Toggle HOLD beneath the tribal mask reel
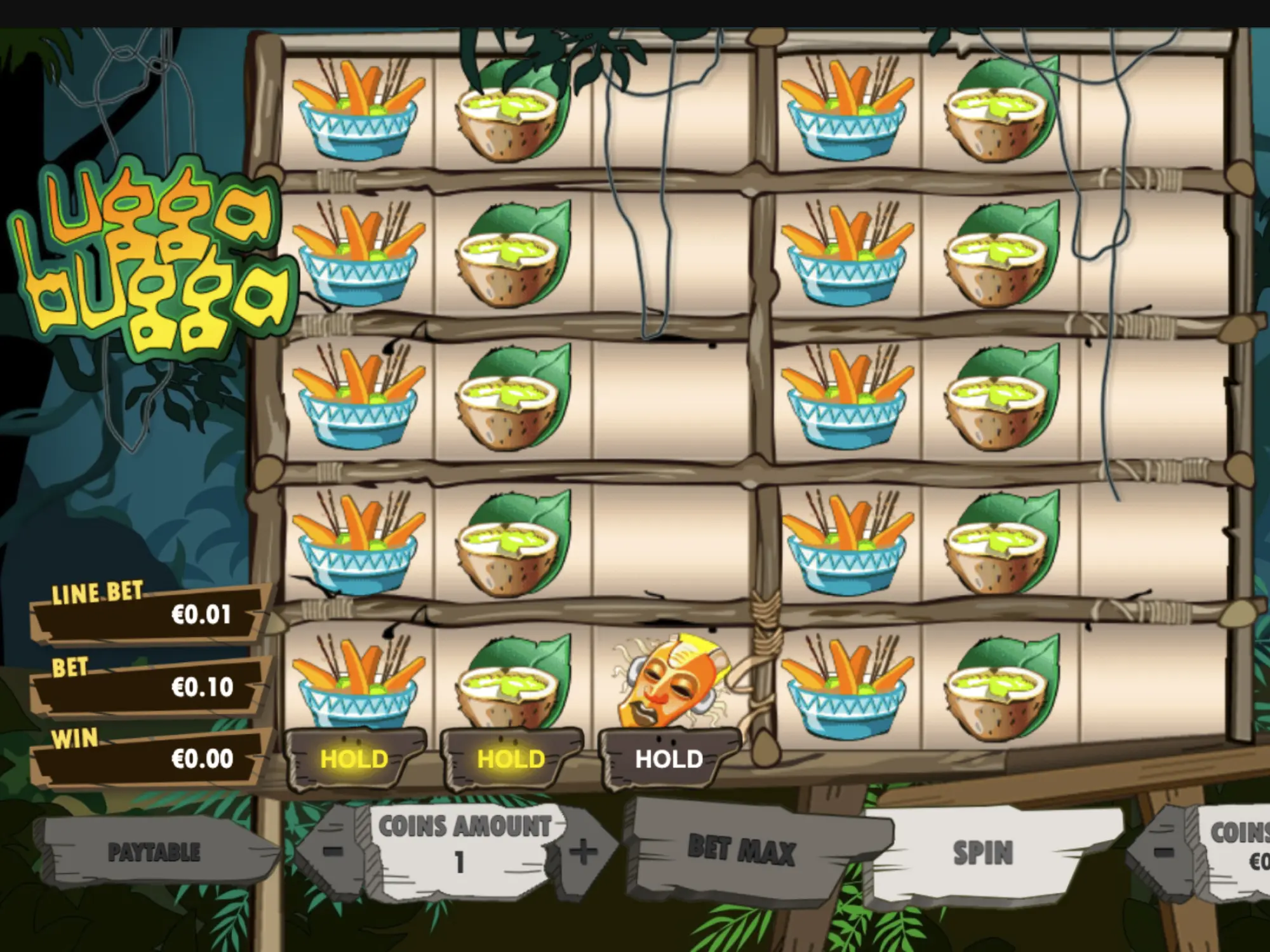Image resolution: width=1270 pixels, height=952 pixels. pyautogui.click(x=669, y=758)
